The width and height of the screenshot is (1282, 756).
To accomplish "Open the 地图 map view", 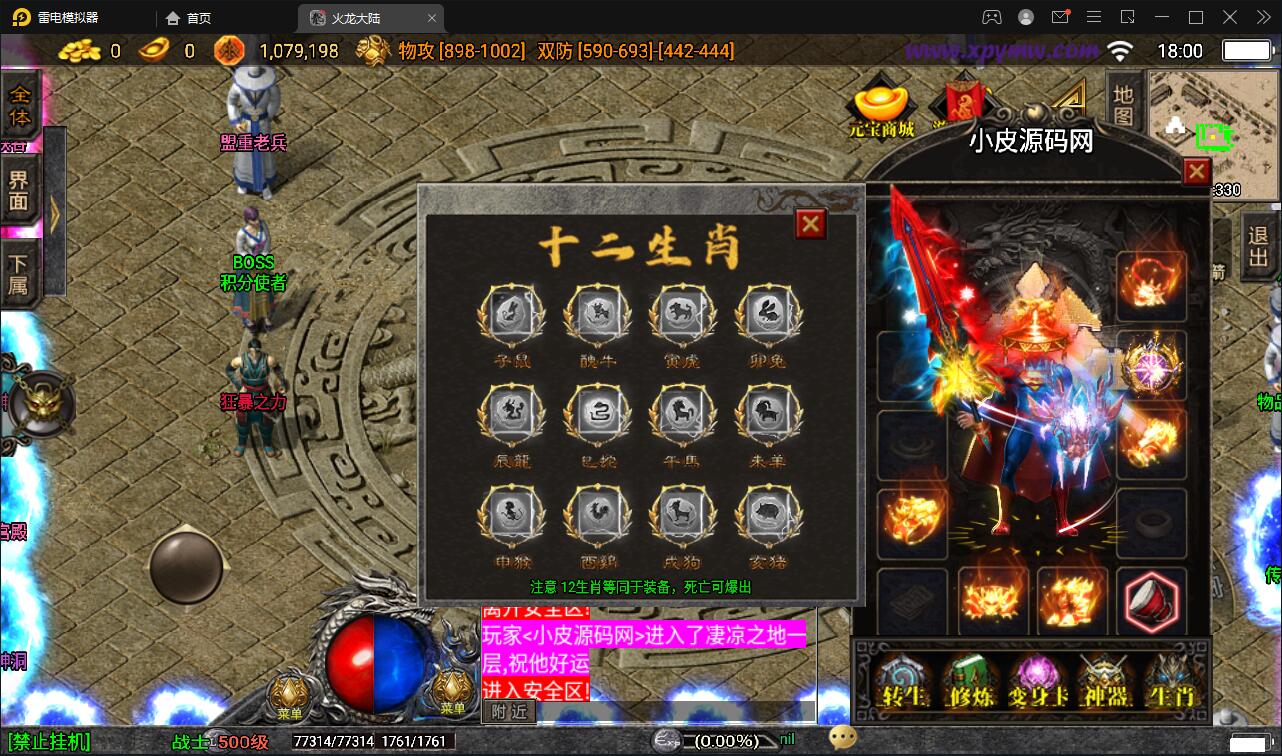I will 1122,104.
